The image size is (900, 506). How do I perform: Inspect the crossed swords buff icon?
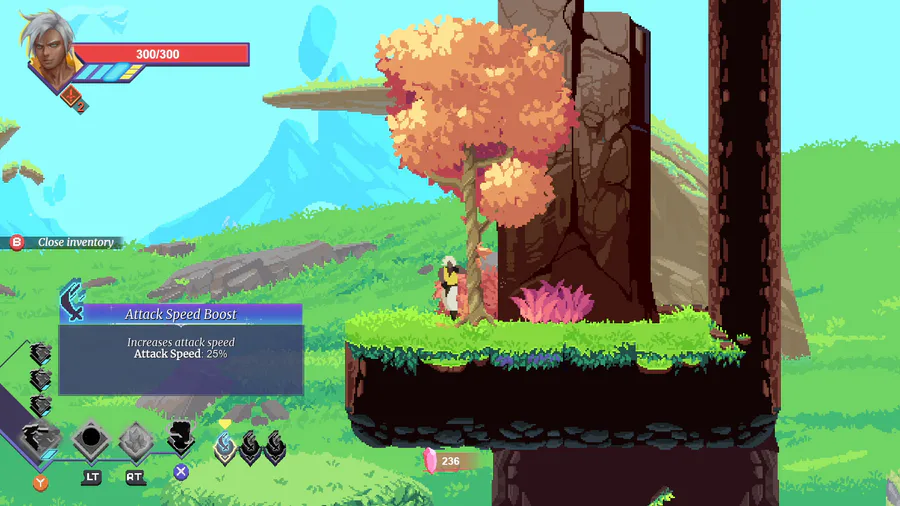(x=73, y=96)
